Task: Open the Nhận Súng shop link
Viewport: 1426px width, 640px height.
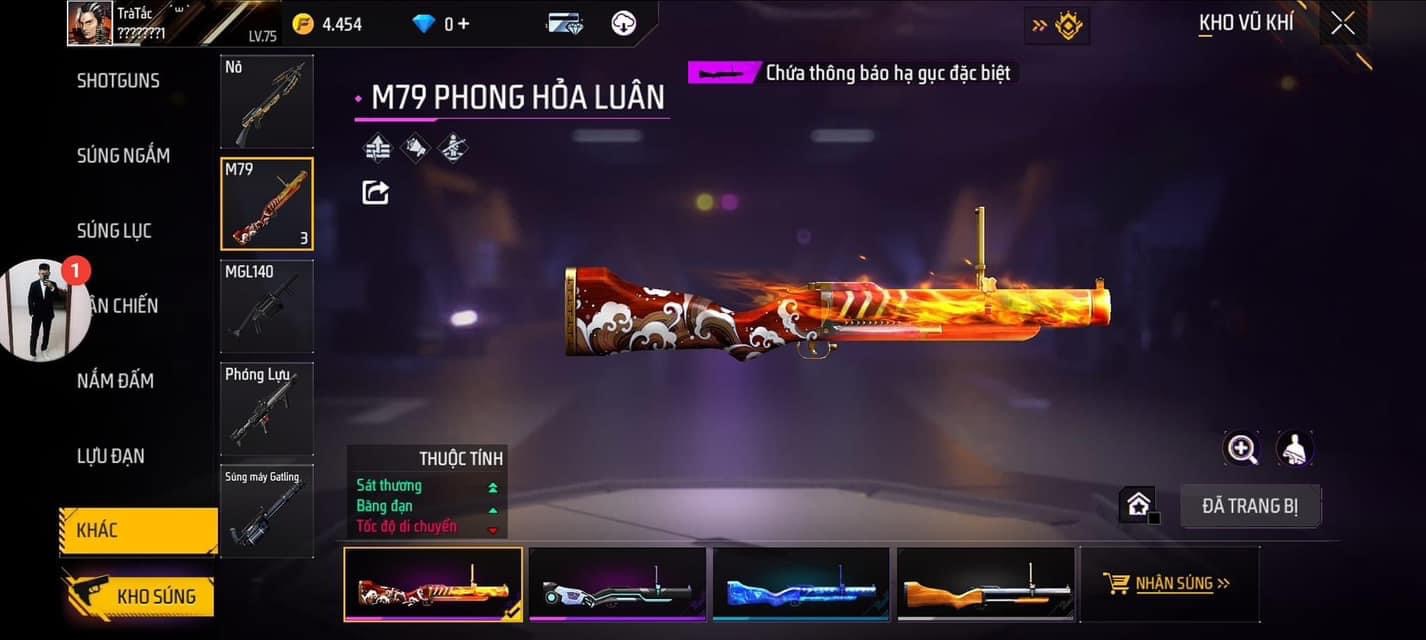Action: (1168, 583)
